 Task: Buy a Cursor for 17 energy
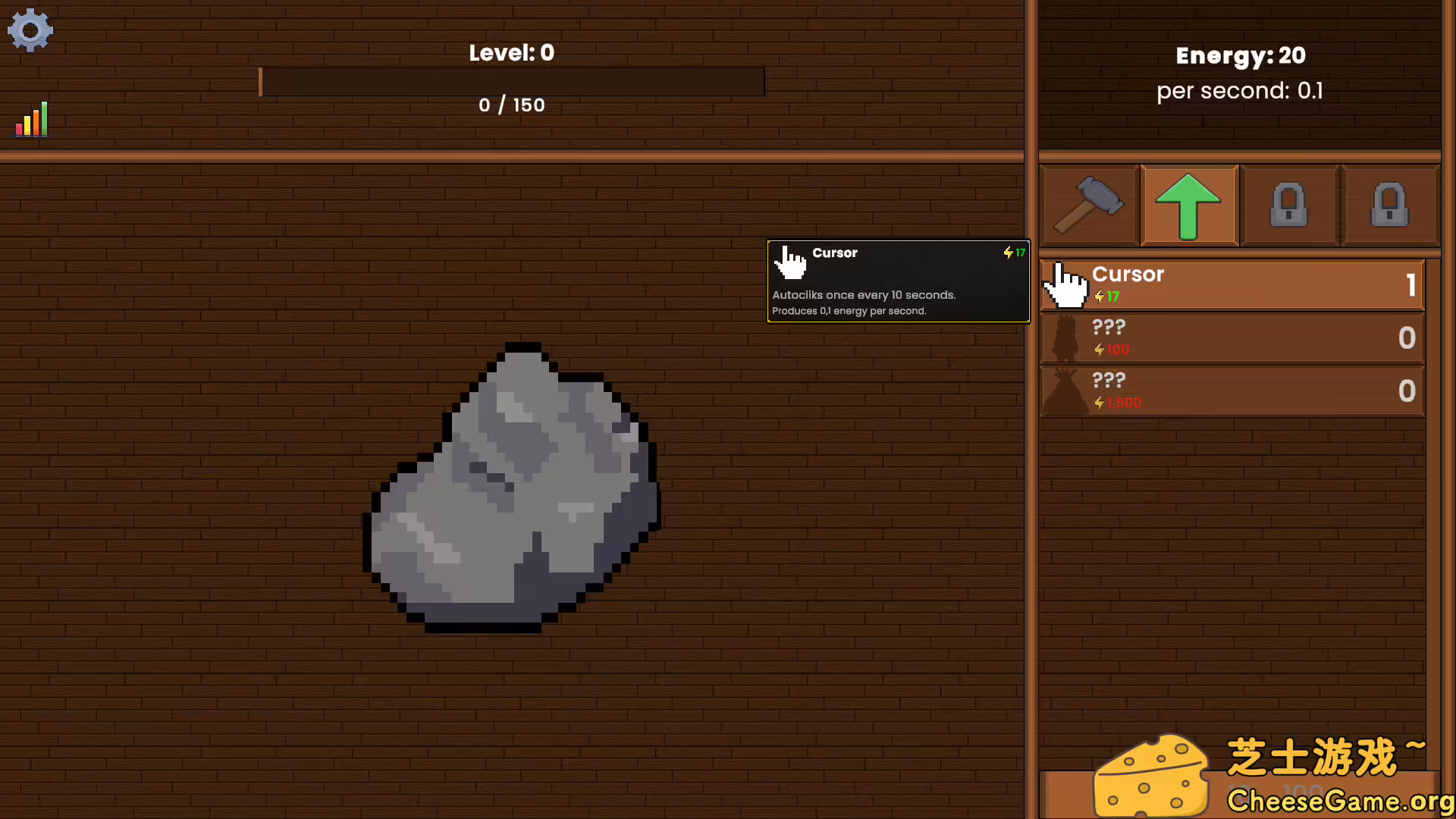1232,285
